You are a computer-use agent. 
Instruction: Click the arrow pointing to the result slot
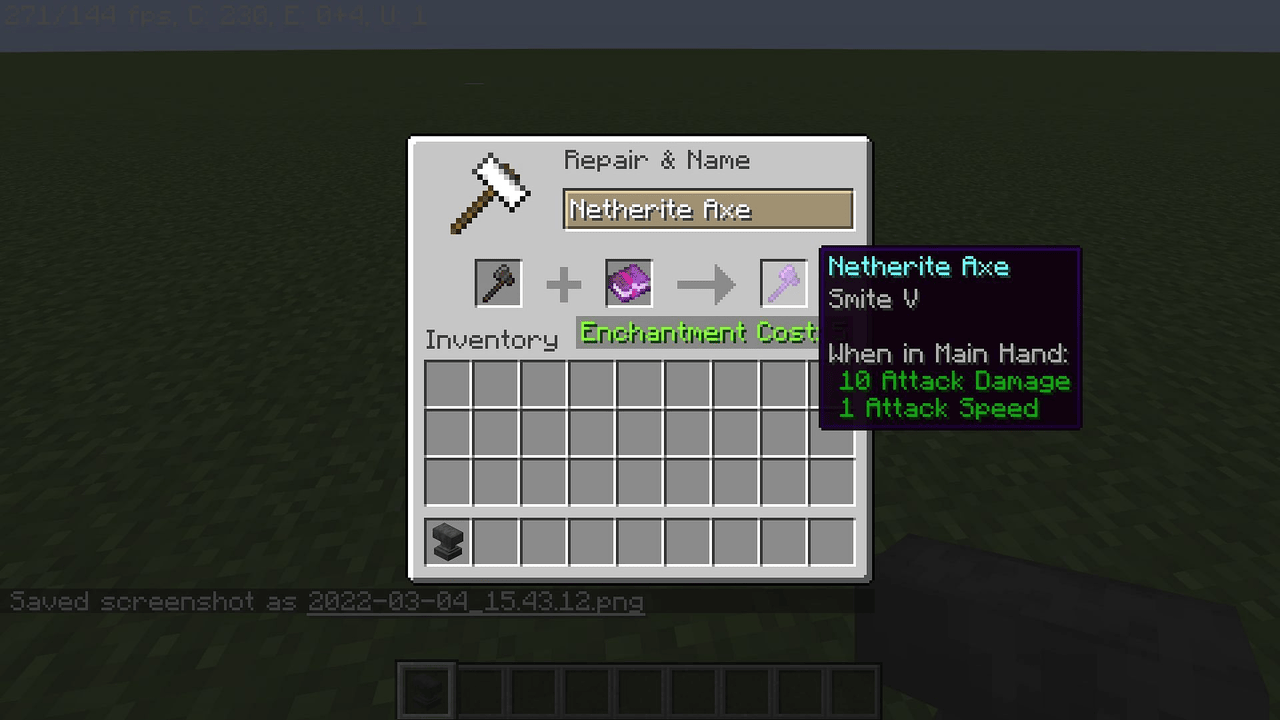707,283
